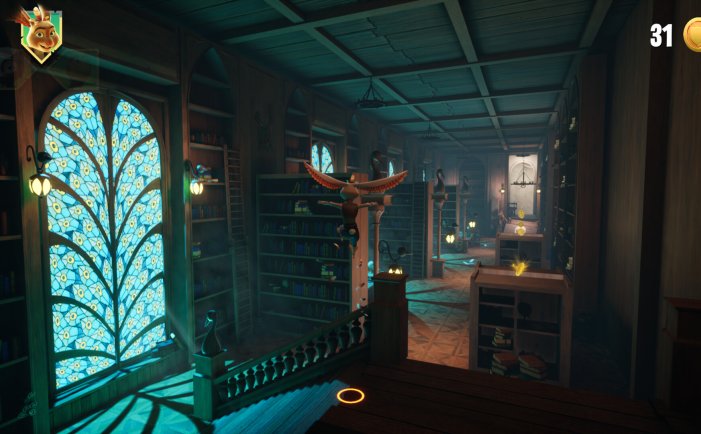701x434 pixels.
Task: Click the rabbit character portrait badge
Action: [x=40, y=36]
